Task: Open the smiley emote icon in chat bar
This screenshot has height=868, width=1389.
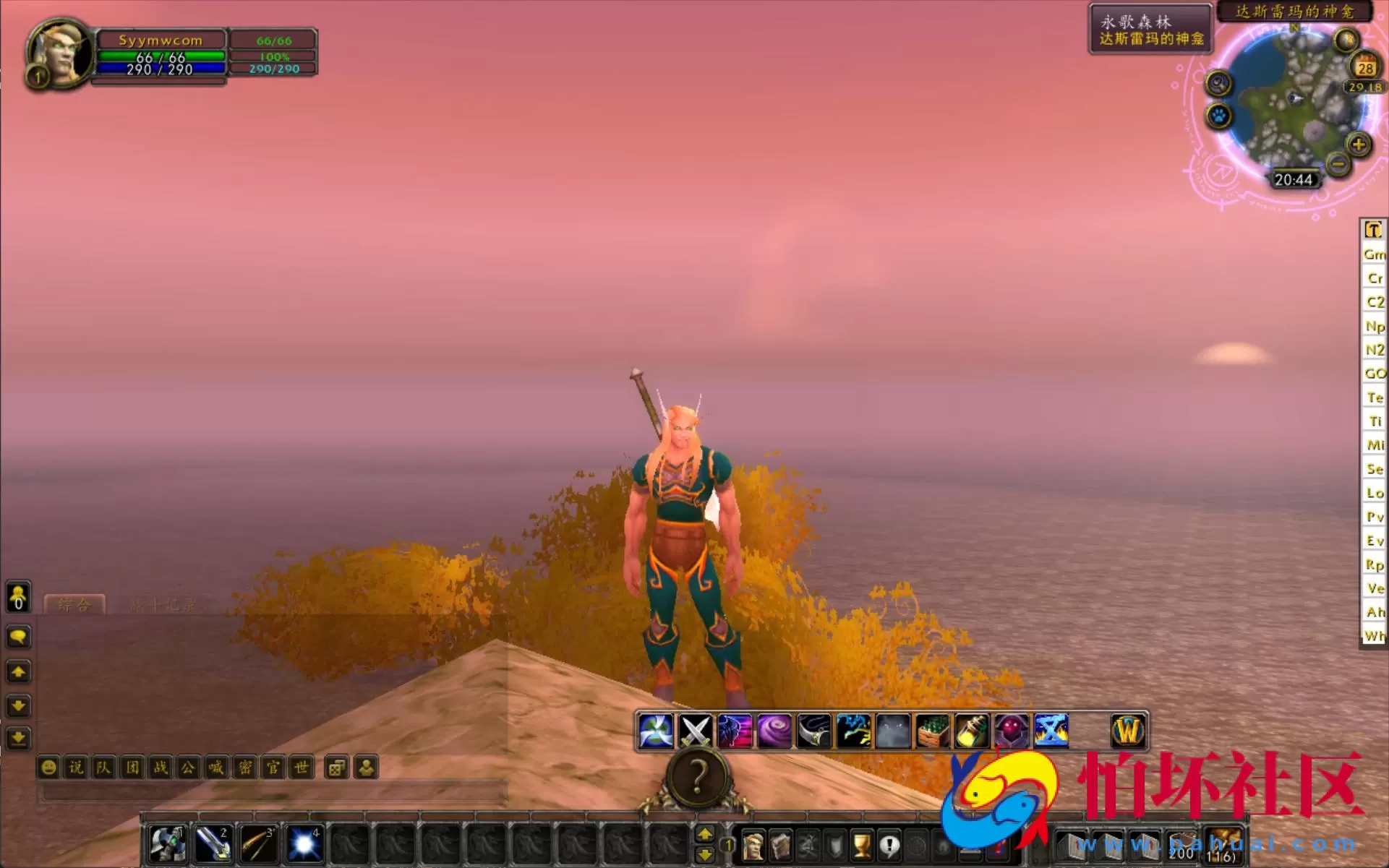Action: [x=49, y=768]
